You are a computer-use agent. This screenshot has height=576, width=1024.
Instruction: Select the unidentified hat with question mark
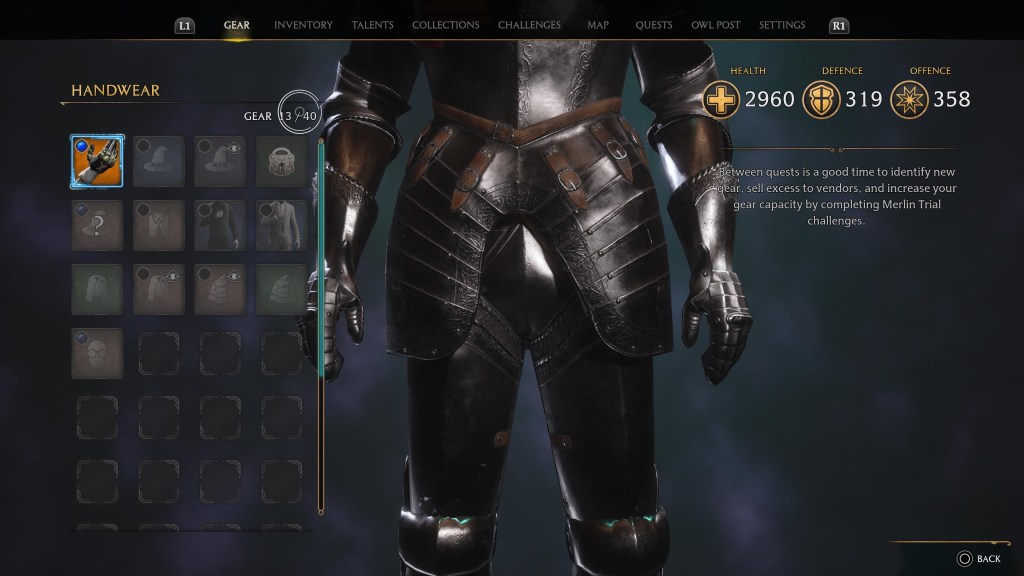(x=97, y=225)
